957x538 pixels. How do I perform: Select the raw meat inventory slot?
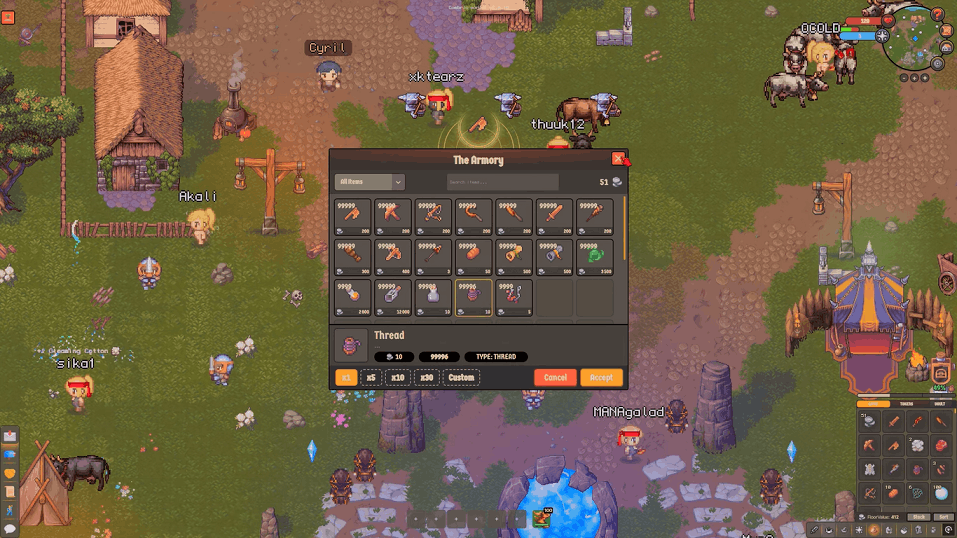point(940,445)
